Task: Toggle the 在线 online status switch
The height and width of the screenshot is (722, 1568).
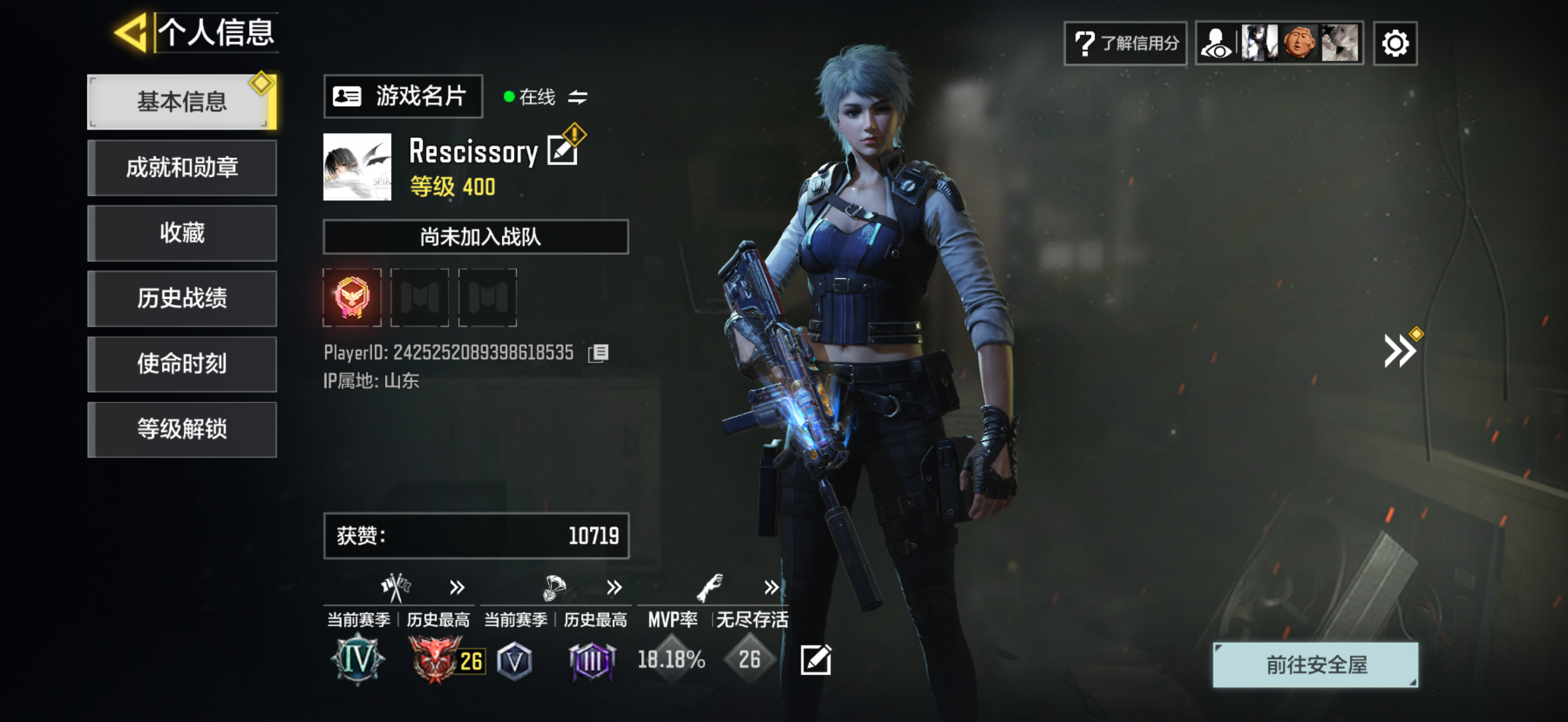Action: 577,97
